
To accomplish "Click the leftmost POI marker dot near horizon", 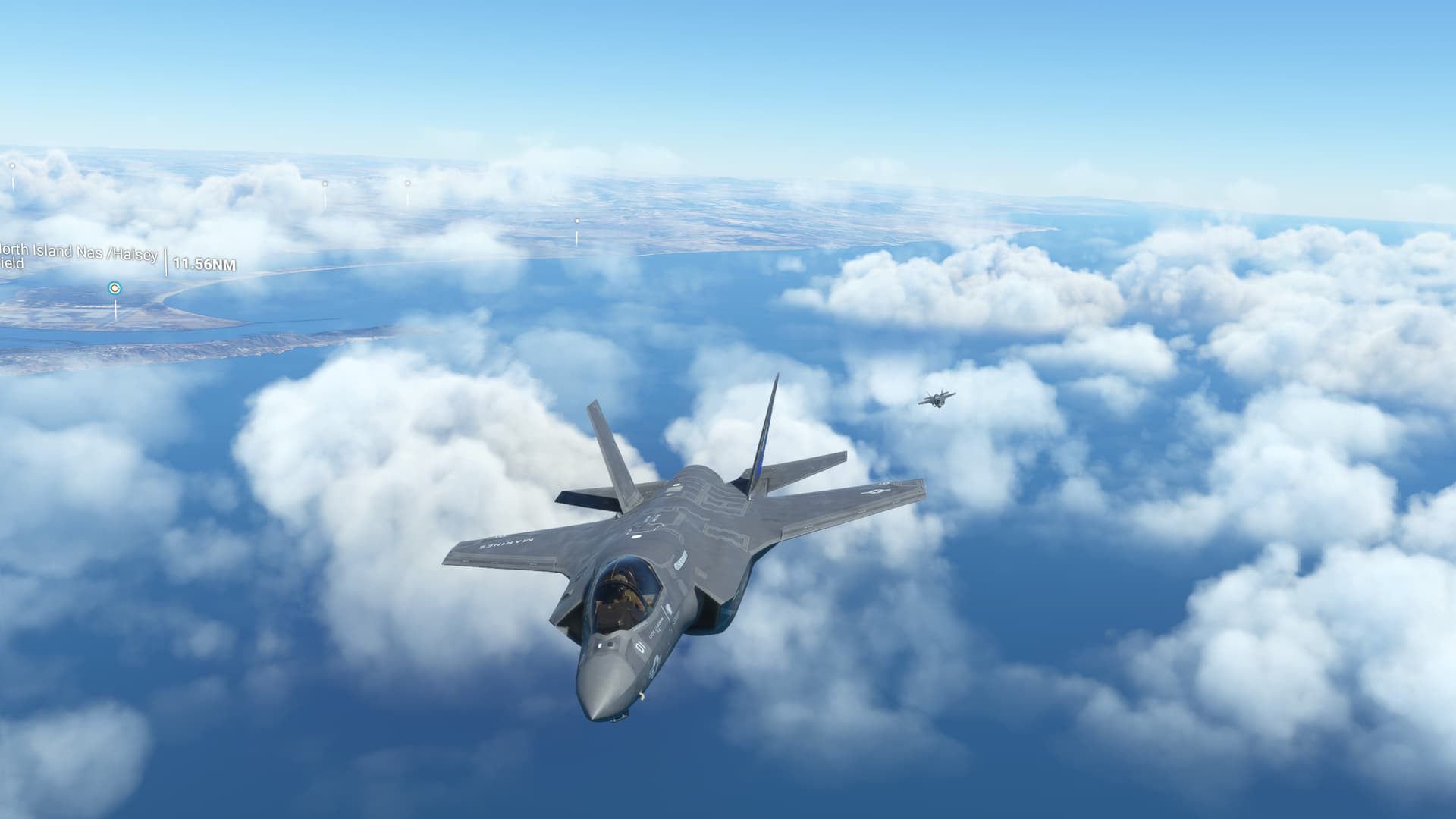I will tap(11, 165).
